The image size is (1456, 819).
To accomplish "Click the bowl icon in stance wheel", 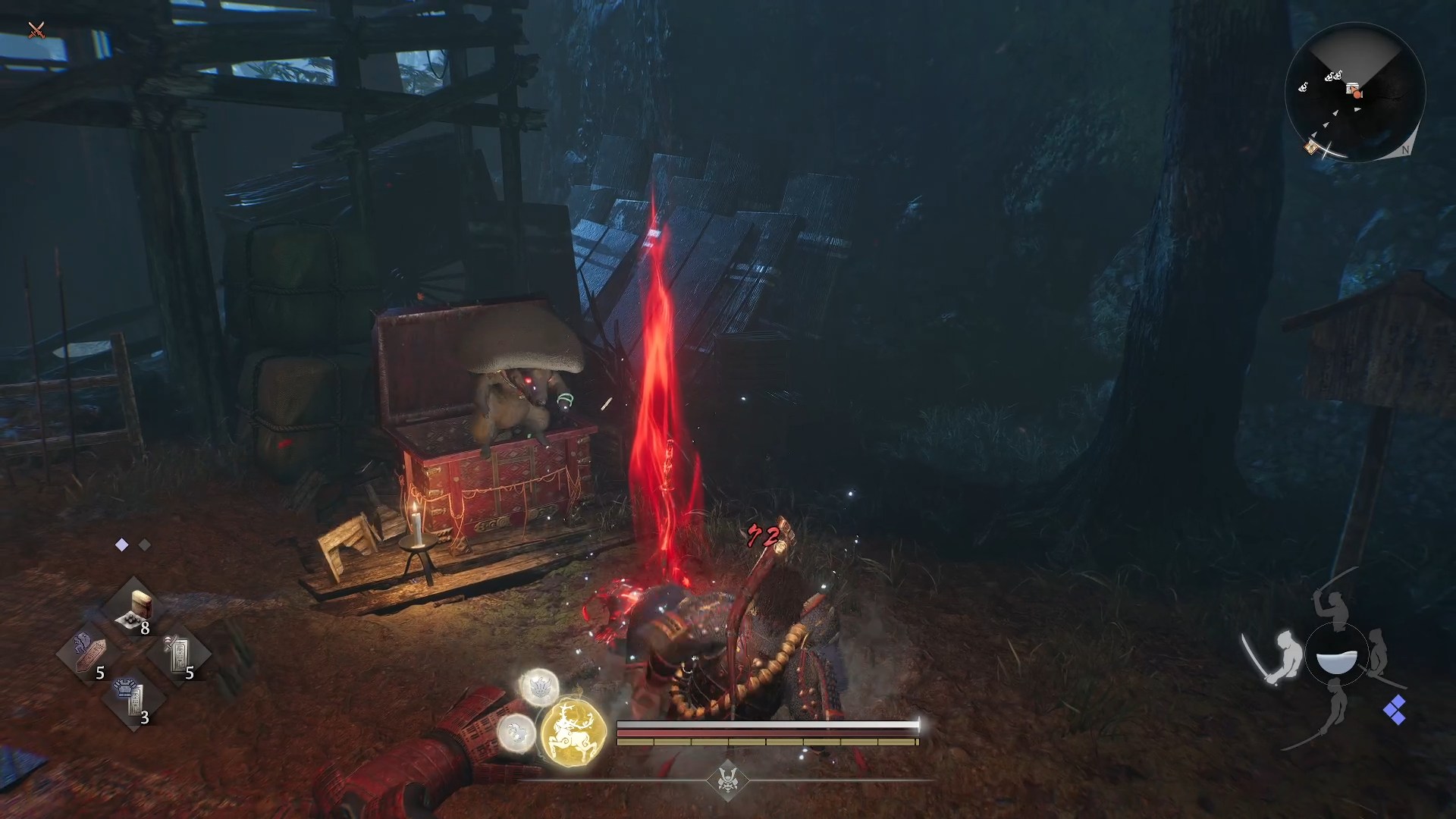I will click(1336, 660).
